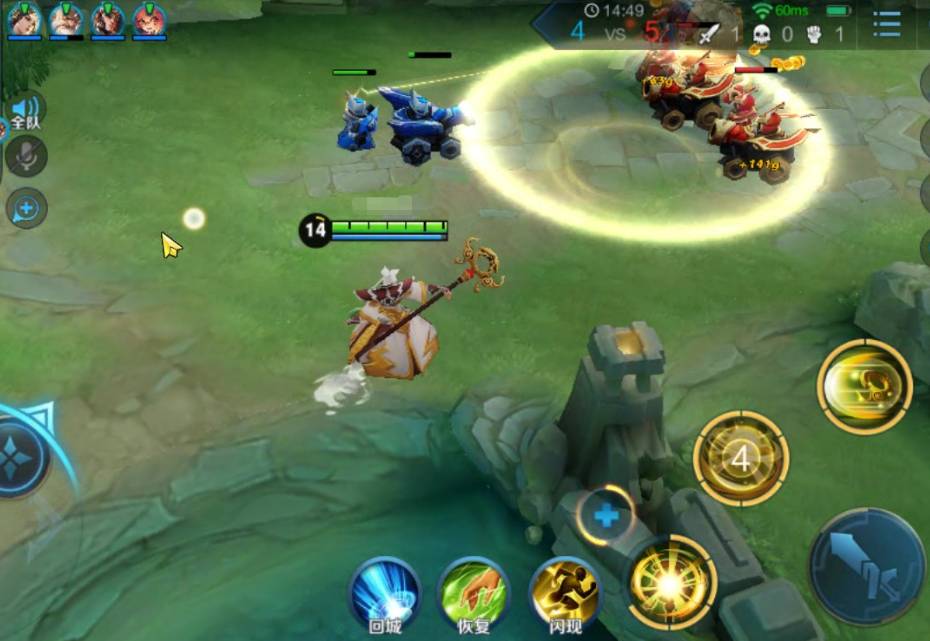Click the blue plus skill upgrade button
This screenshot has width=930, height=641.
(x=606, y=516)
